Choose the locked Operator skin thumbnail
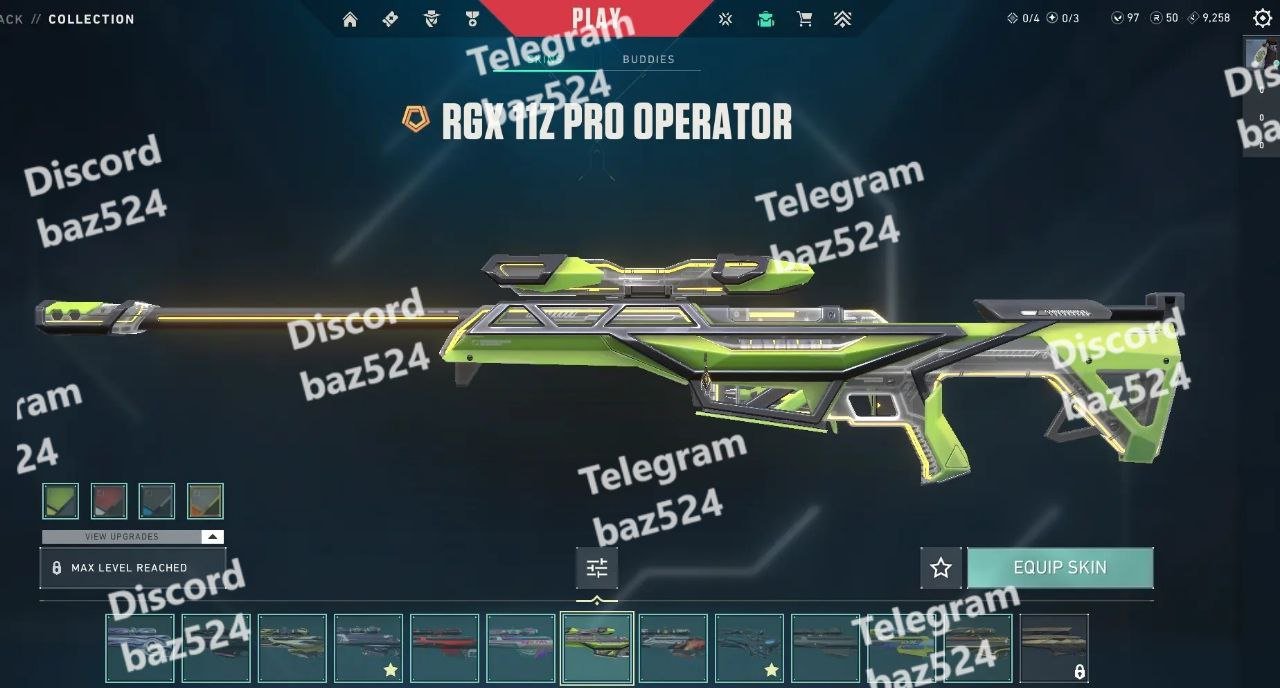The width and height of the screenshot is (1280, 688). coord(1054,648)
